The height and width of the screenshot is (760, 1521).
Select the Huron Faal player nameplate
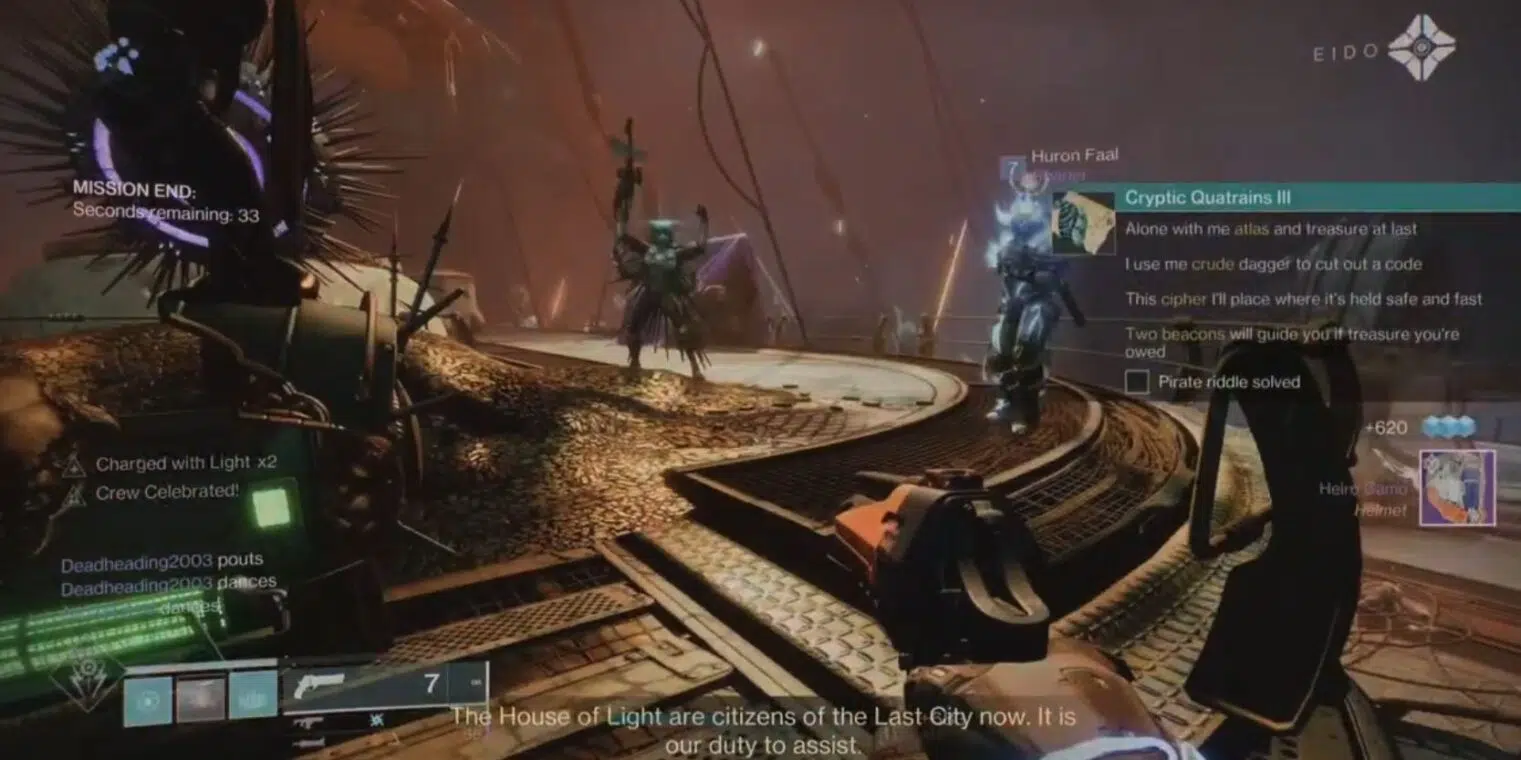1073,155
